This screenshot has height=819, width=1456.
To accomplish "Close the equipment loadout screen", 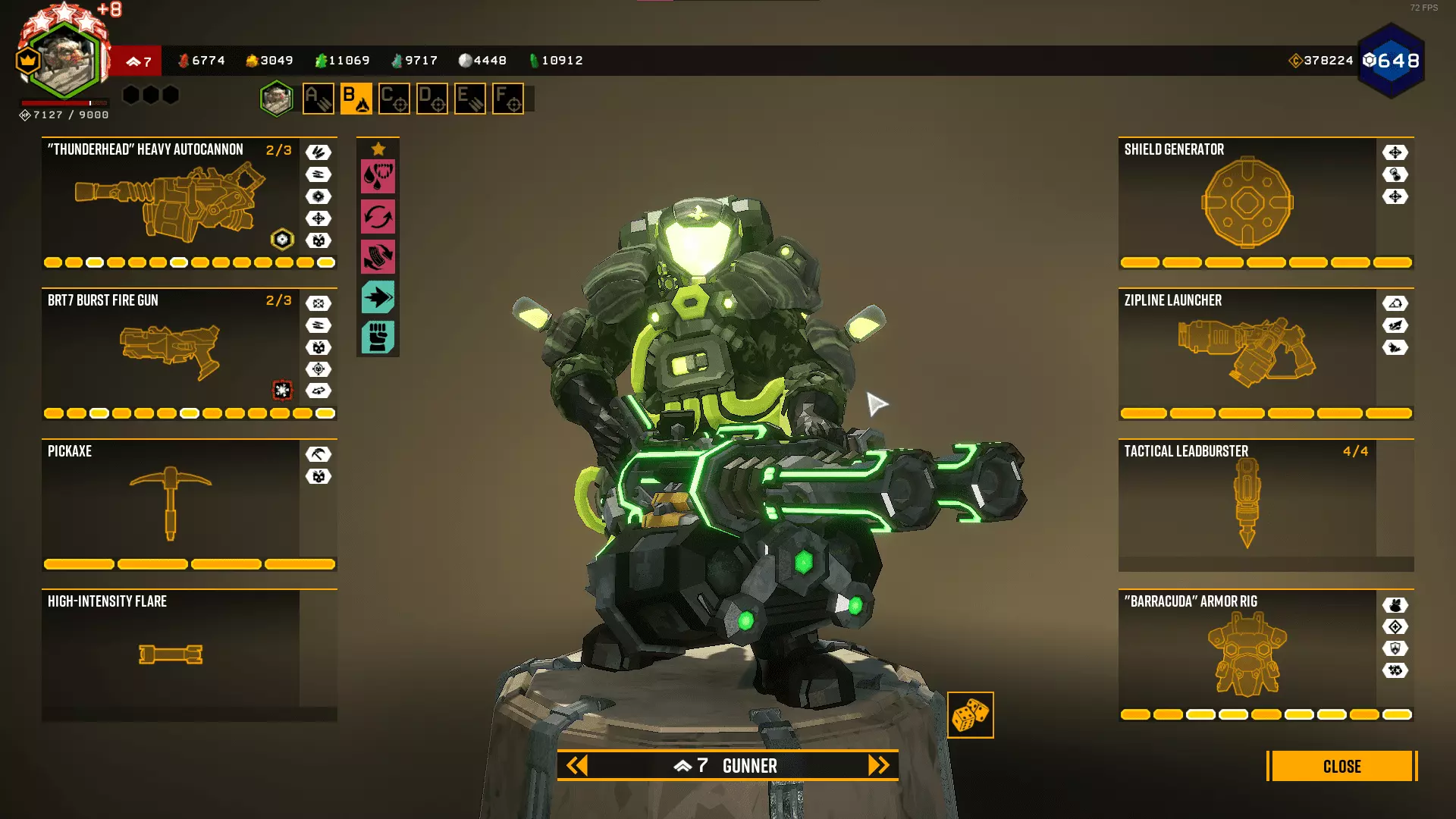I will point(1341,766).
